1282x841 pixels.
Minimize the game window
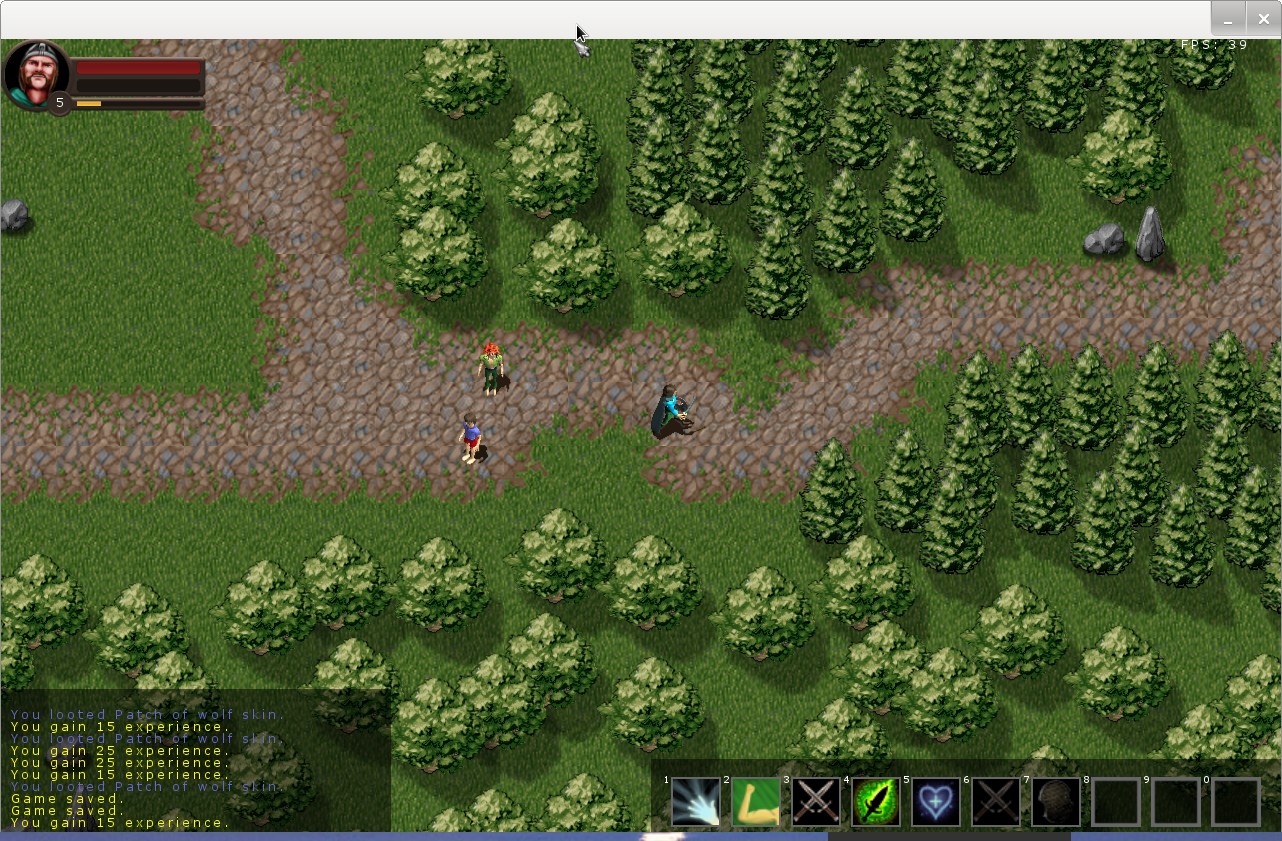[1228, 19]
